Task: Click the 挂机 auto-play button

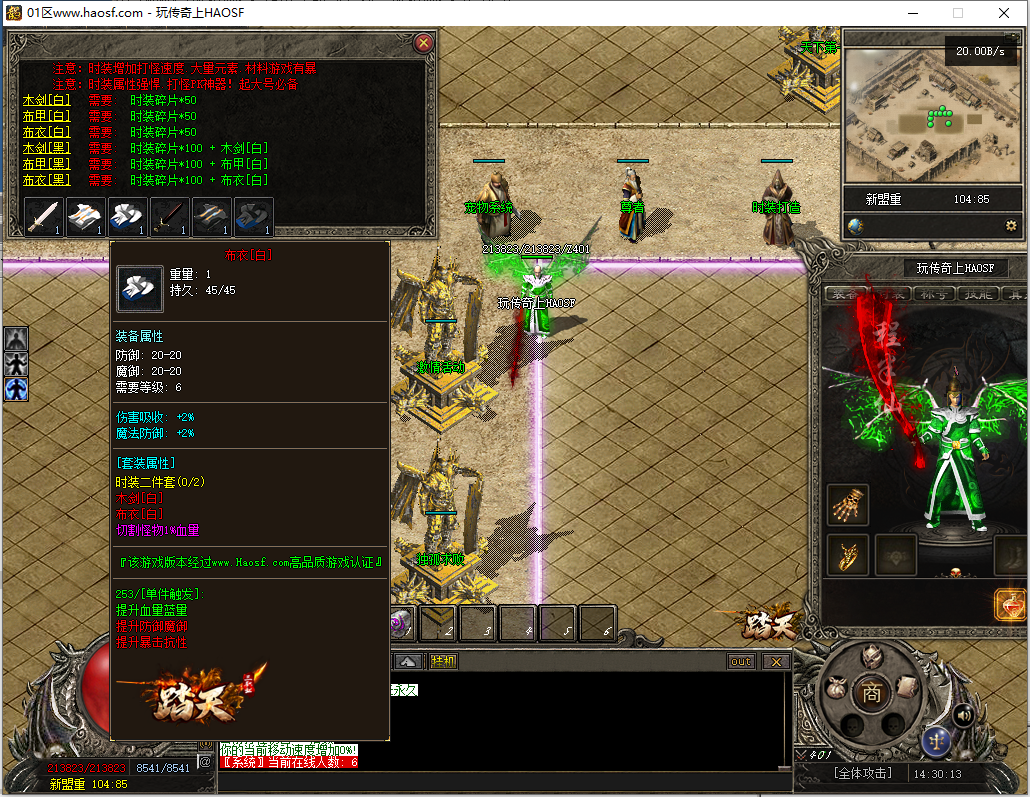Action: pos(443,661)
